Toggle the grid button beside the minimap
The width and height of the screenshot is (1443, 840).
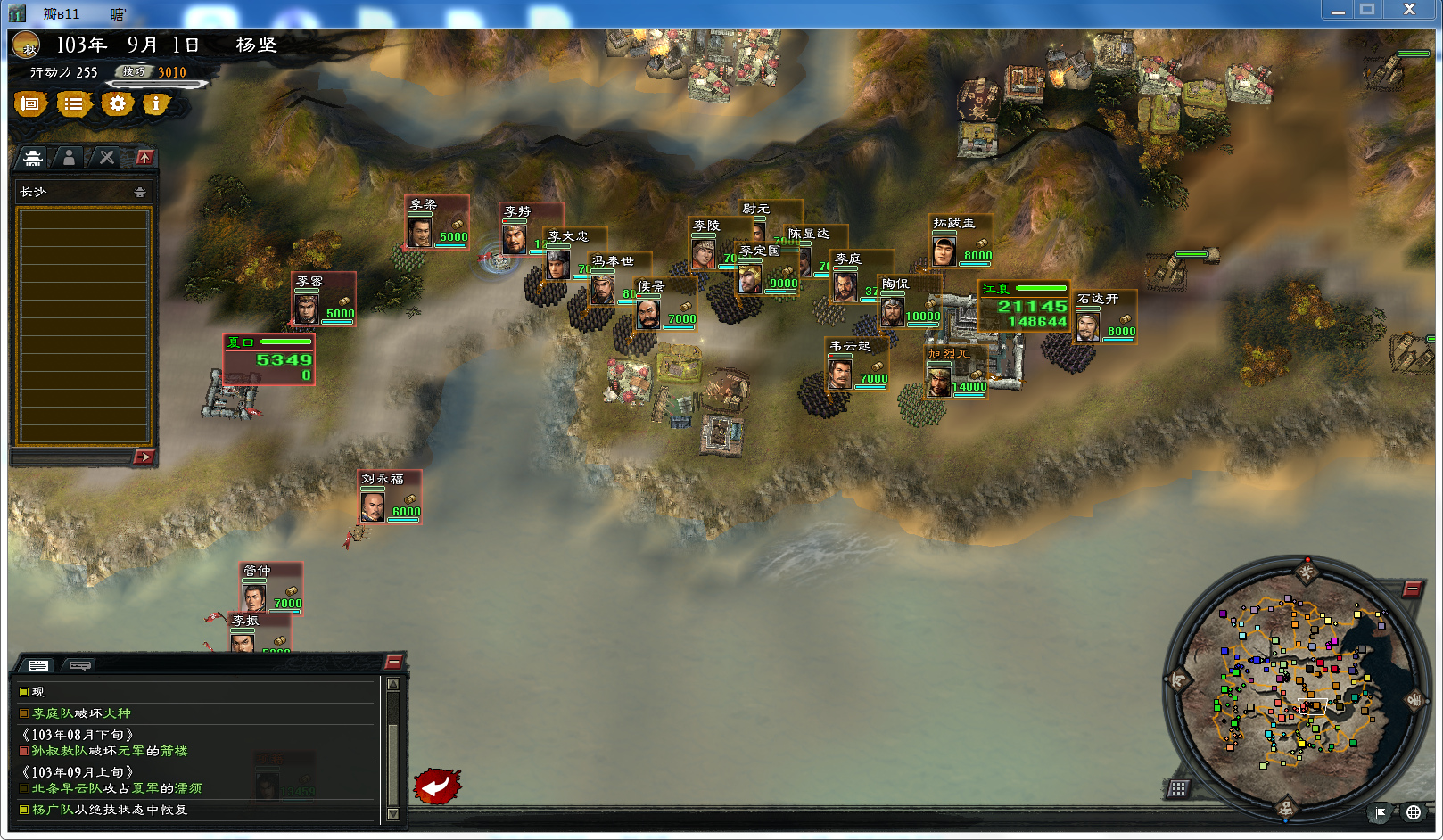1178,788
